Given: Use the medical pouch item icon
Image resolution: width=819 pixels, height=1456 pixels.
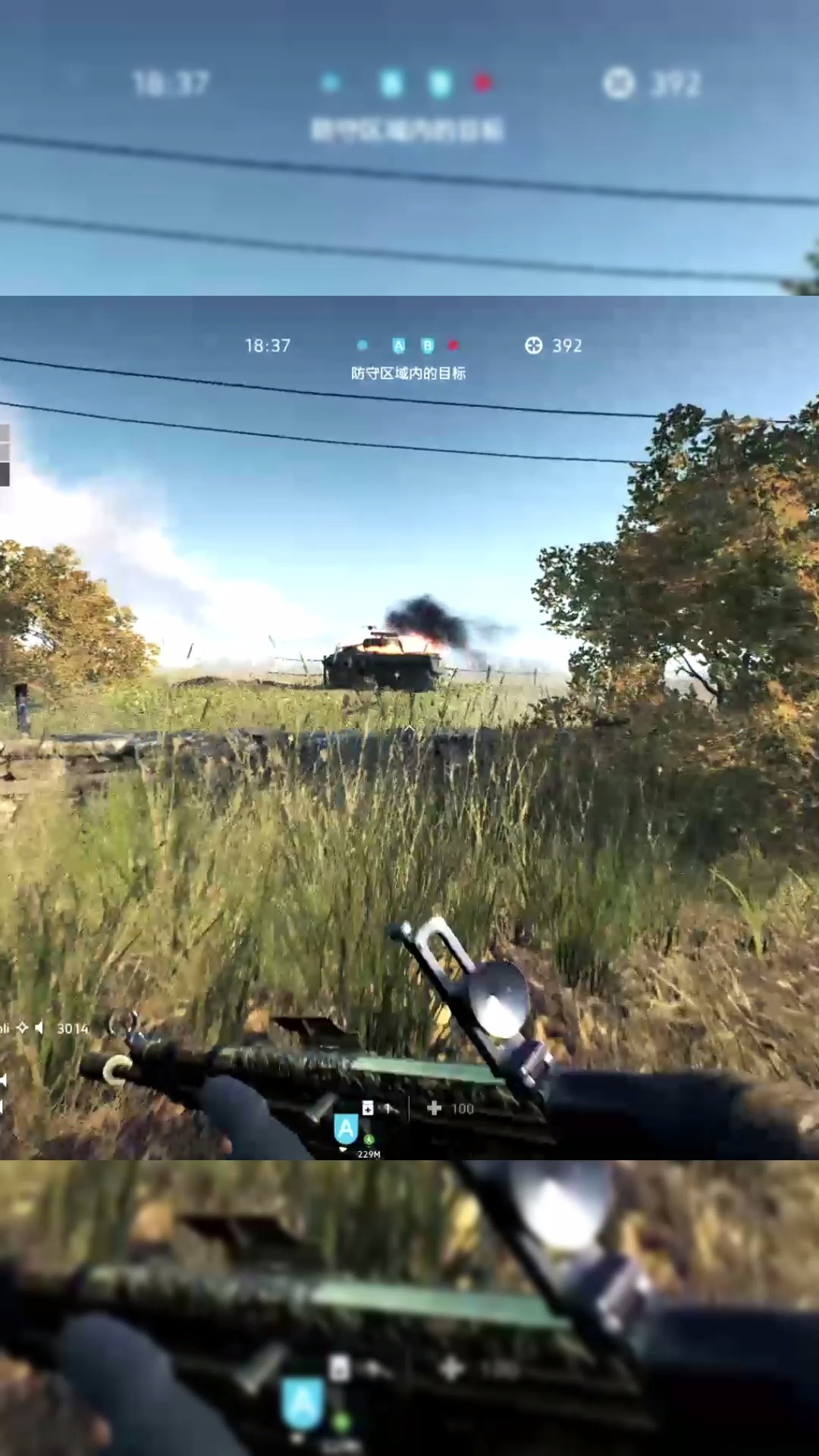Looking at the screenshot, I should coord(368,1108).
